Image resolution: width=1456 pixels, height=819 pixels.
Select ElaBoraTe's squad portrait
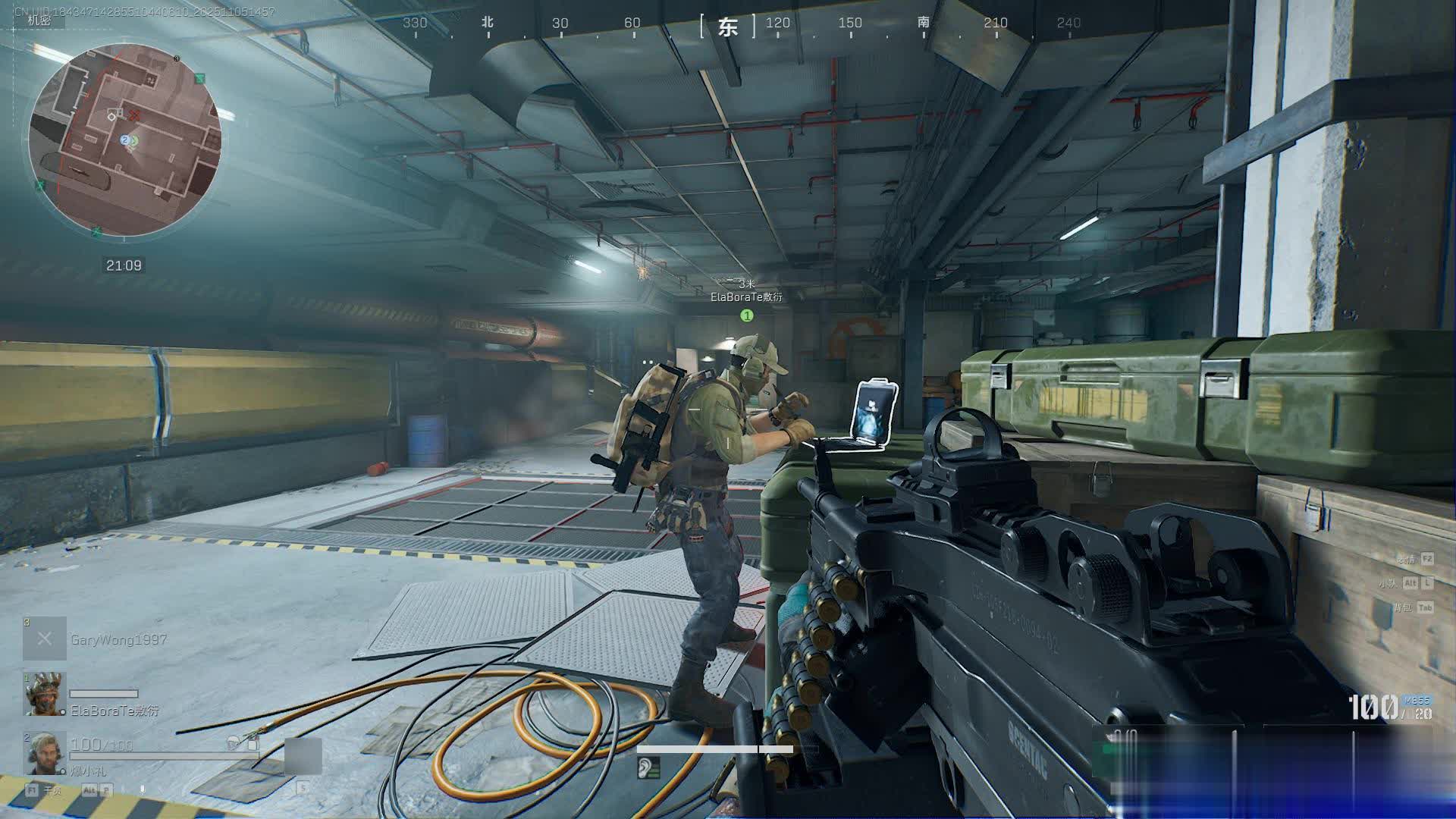[x=45, y=694]
